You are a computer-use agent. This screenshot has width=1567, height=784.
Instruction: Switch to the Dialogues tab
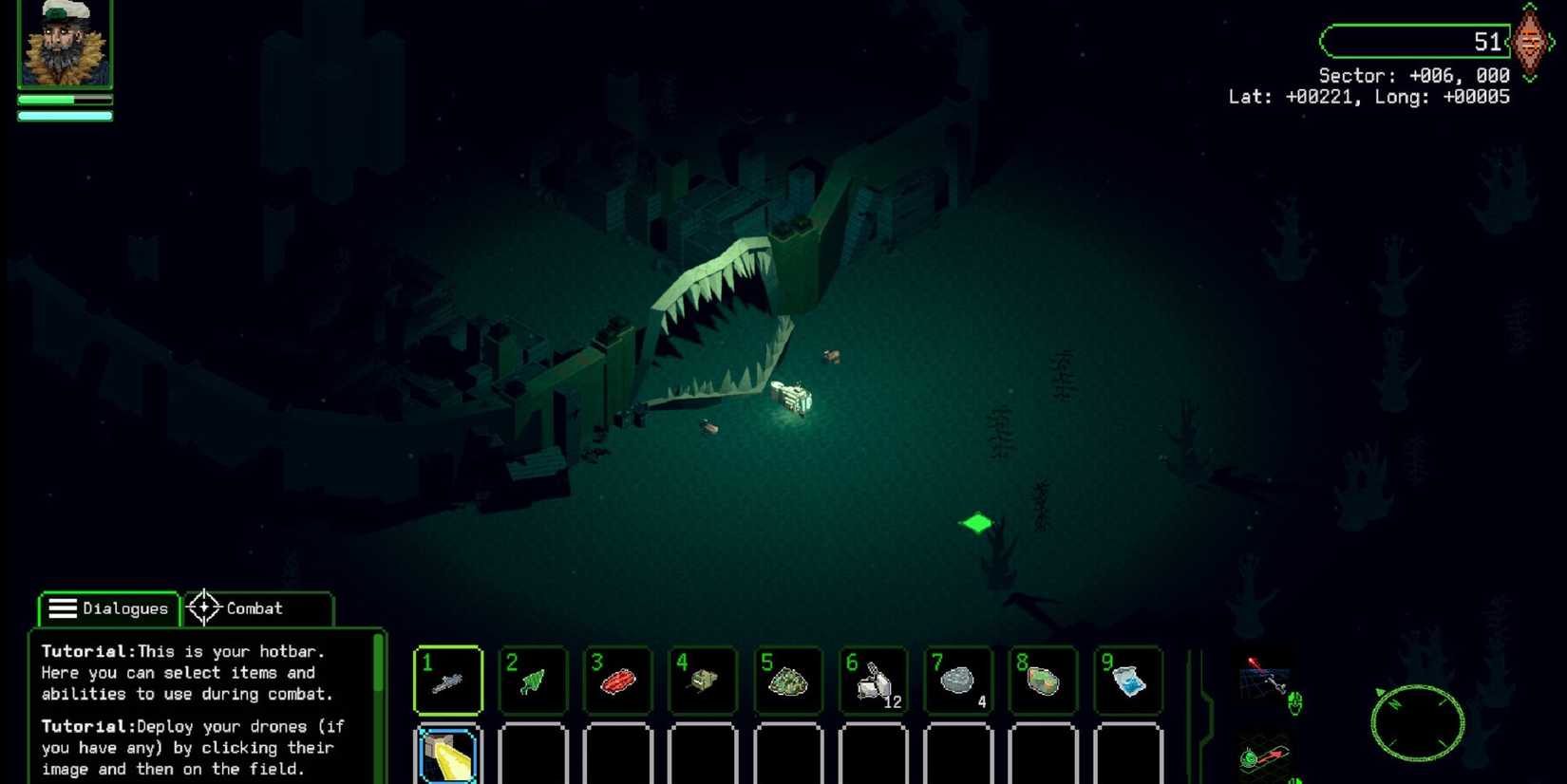[x=108, y=608]
